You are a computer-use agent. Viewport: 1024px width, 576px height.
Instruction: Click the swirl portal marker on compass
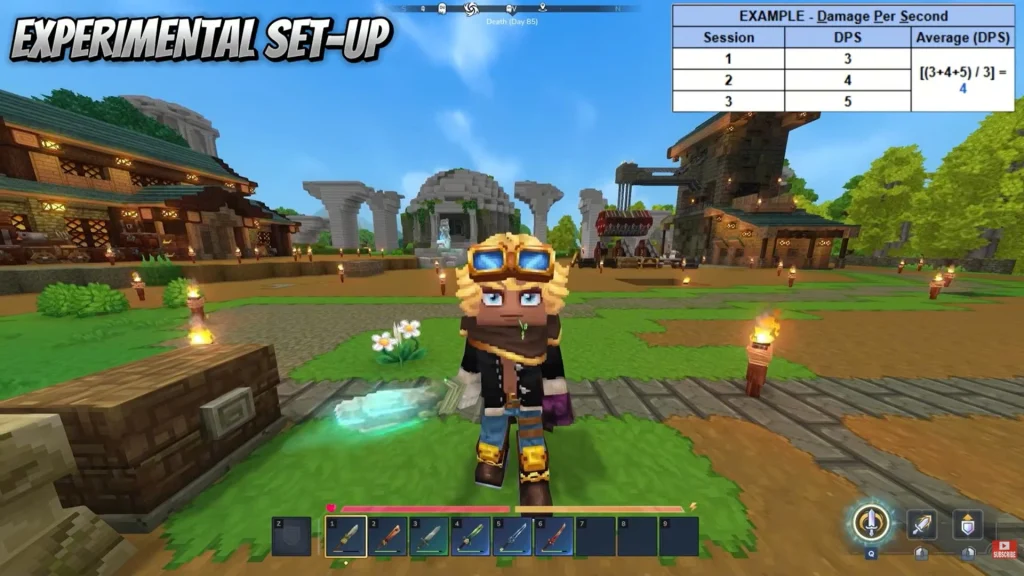pos(472,8)
